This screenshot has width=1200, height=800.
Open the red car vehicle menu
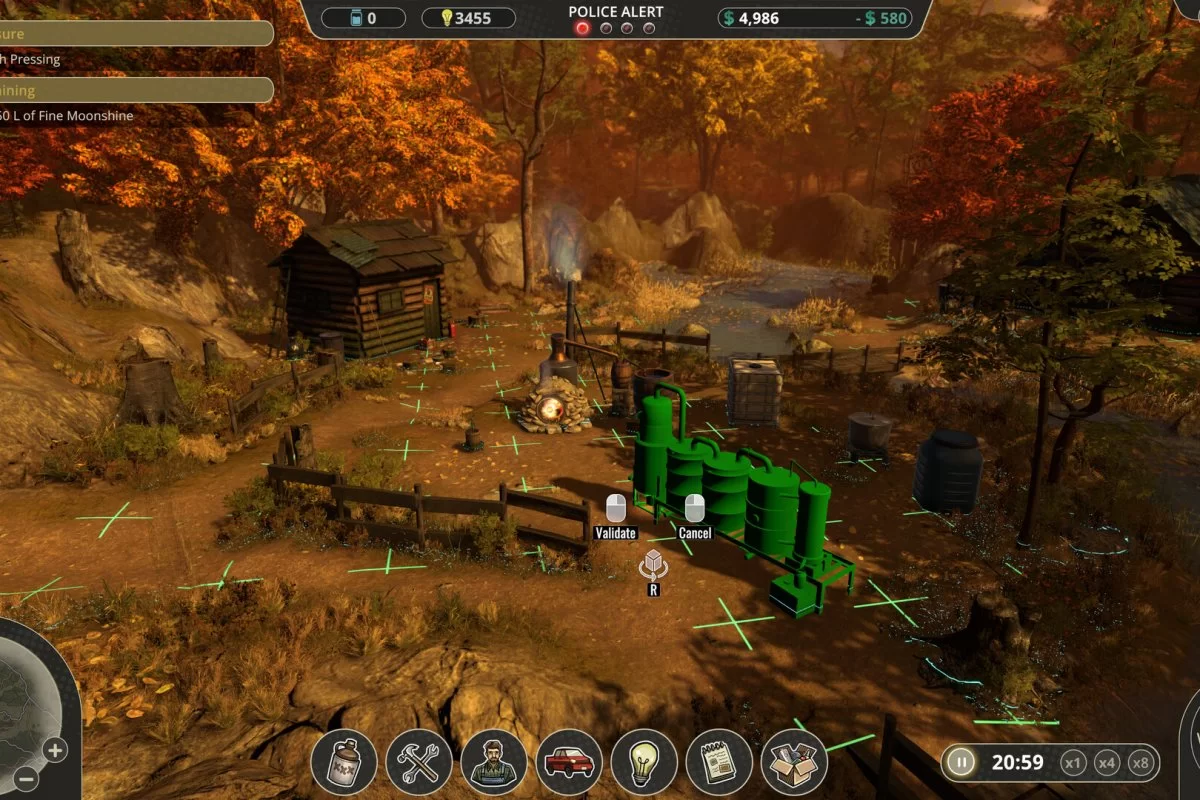pos(569,762)
